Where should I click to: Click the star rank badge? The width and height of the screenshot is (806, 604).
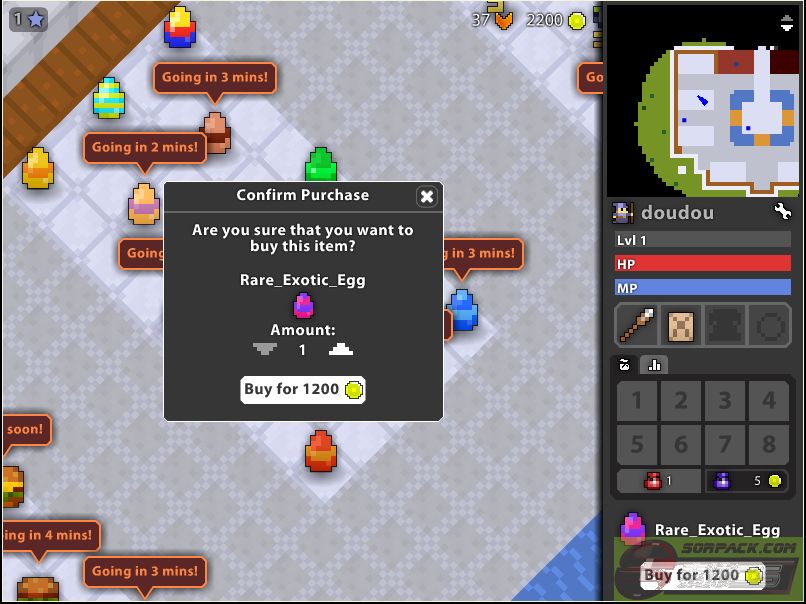coord(28,18)
